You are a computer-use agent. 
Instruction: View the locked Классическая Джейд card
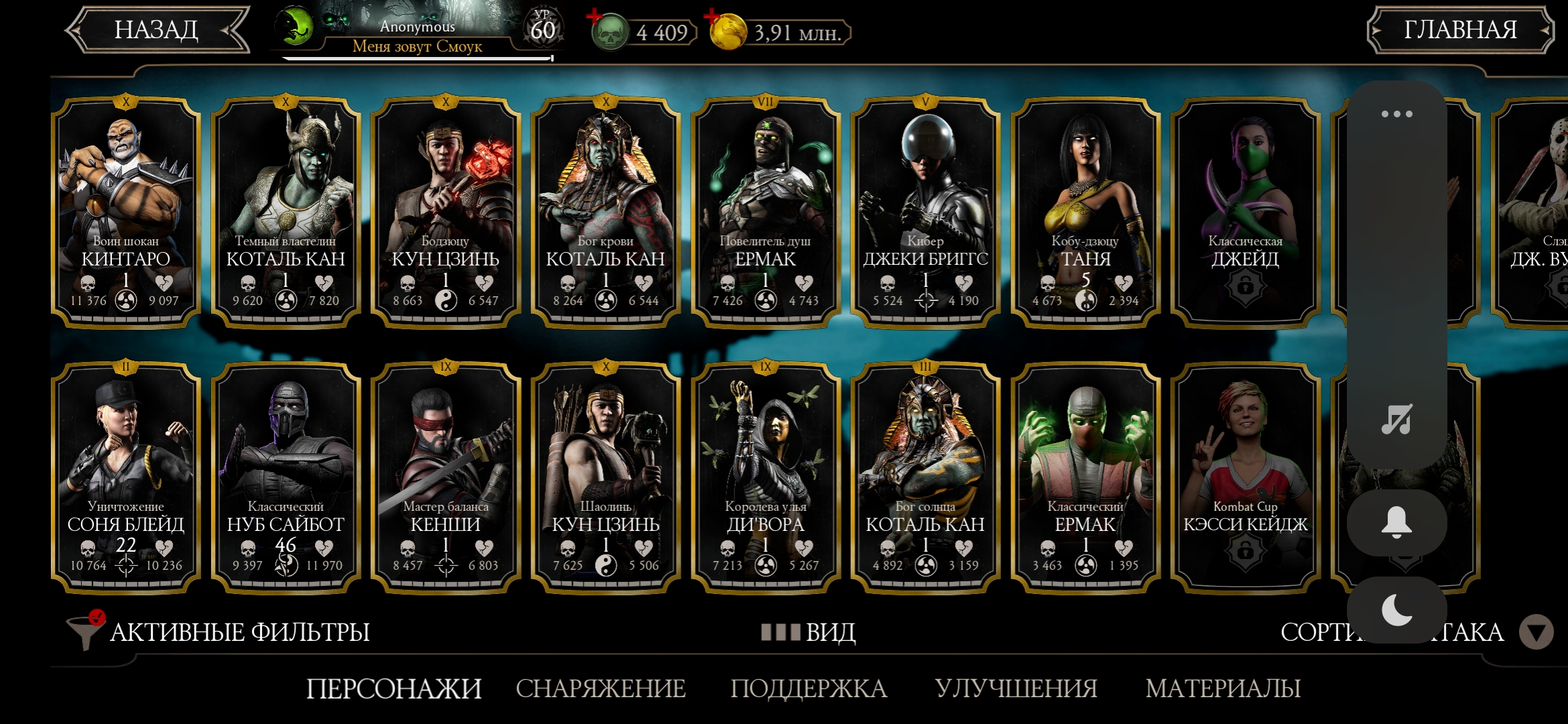(1245, 211)
